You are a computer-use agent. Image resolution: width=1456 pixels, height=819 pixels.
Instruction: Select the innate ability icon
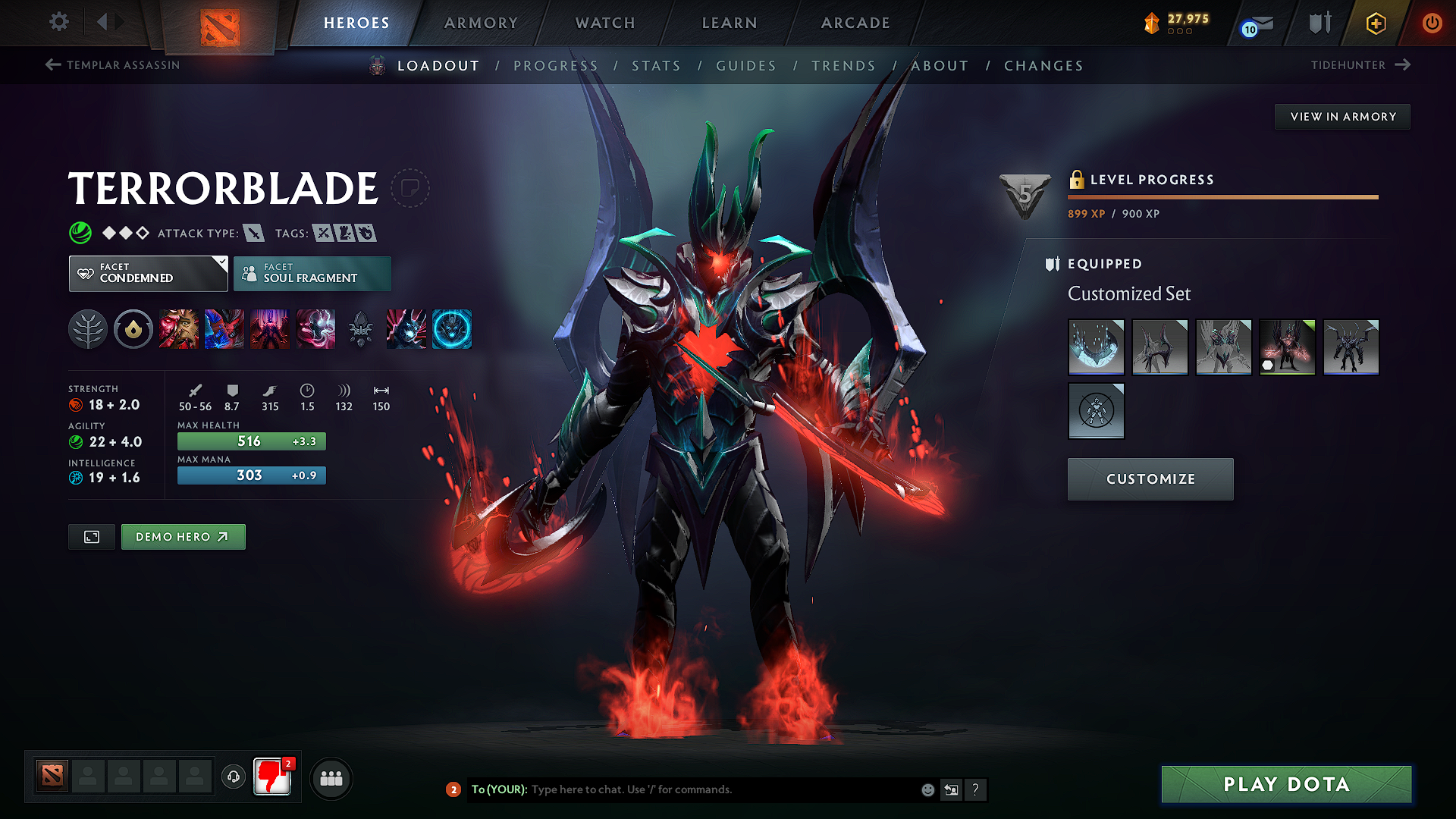click(x=133, y=329)
